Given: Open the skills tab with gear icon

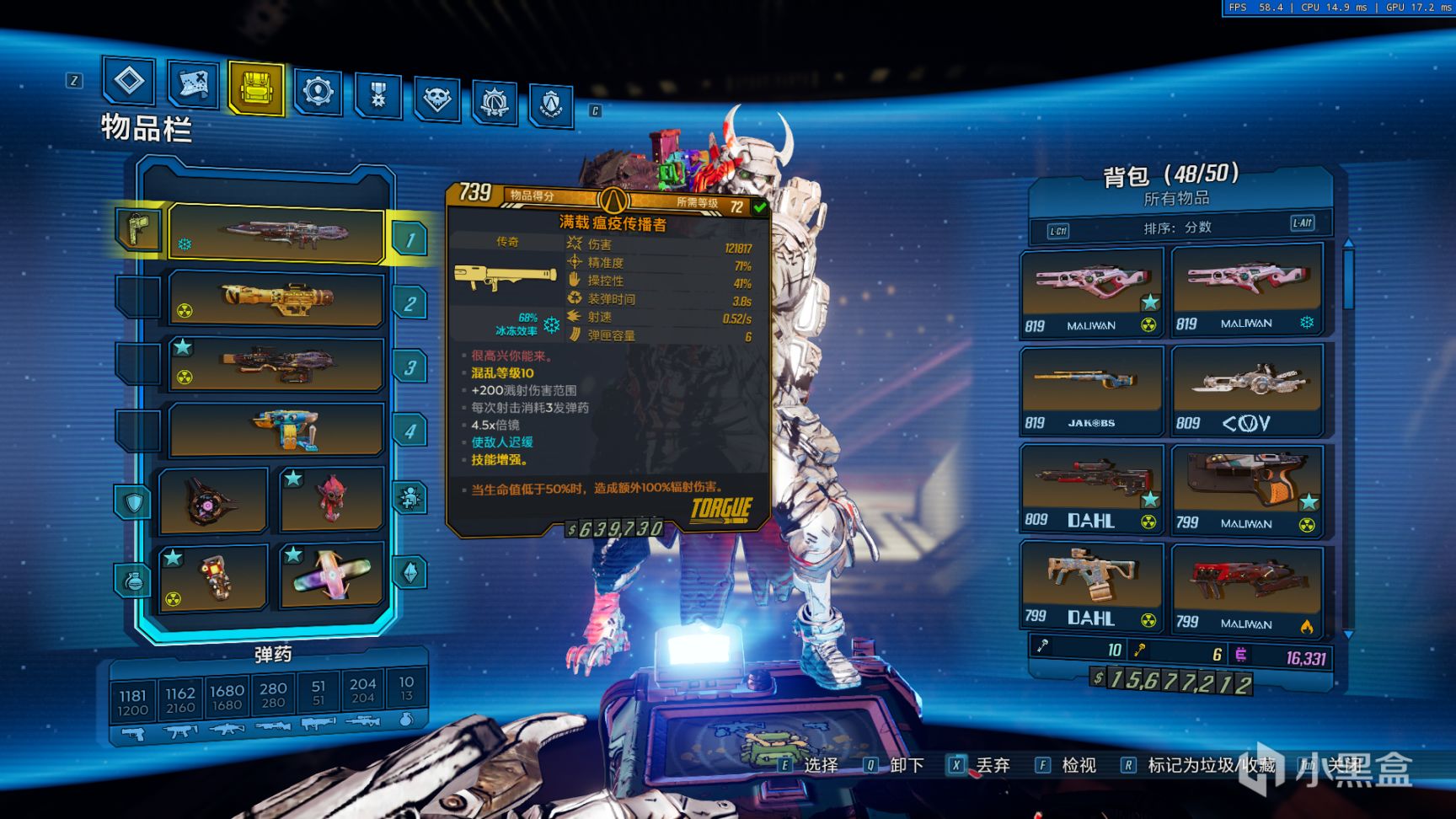Looking at the screenshot, I should pyautogui.click(x=318, y=91).
